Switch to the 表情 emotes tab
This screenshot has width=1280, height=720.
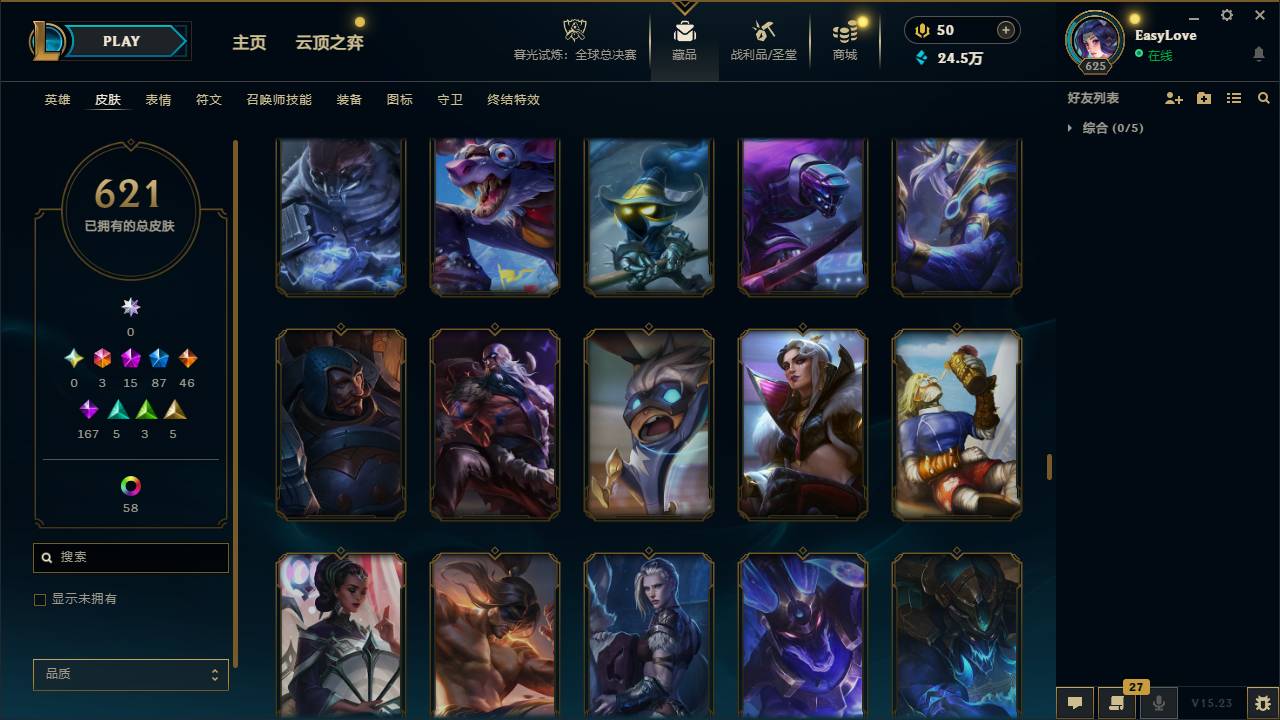[x=158, y=100]
